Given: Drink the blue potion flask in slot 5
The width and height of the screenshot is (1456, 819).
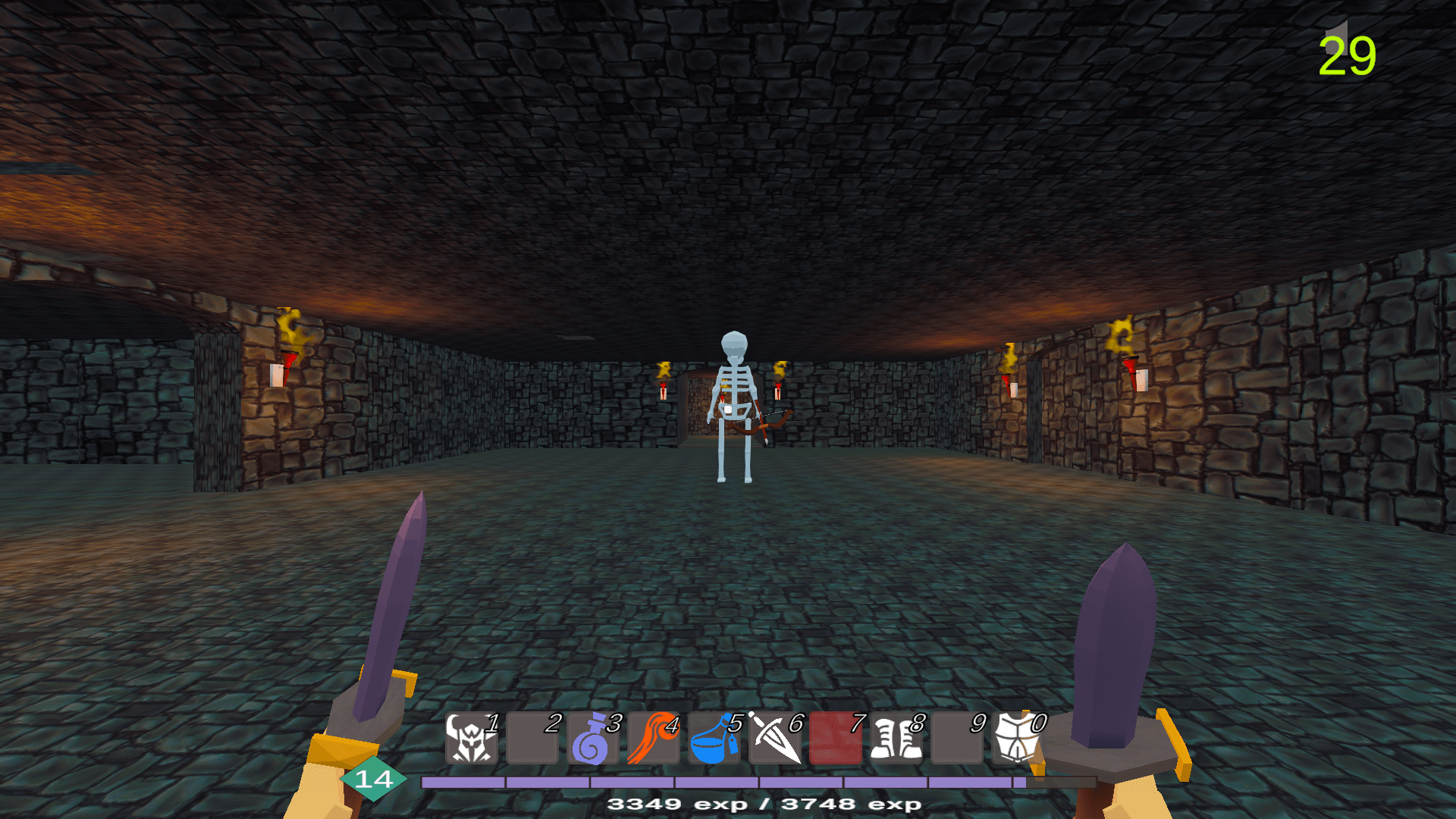Looking at the screenshot, I should [x=714, y=738].
